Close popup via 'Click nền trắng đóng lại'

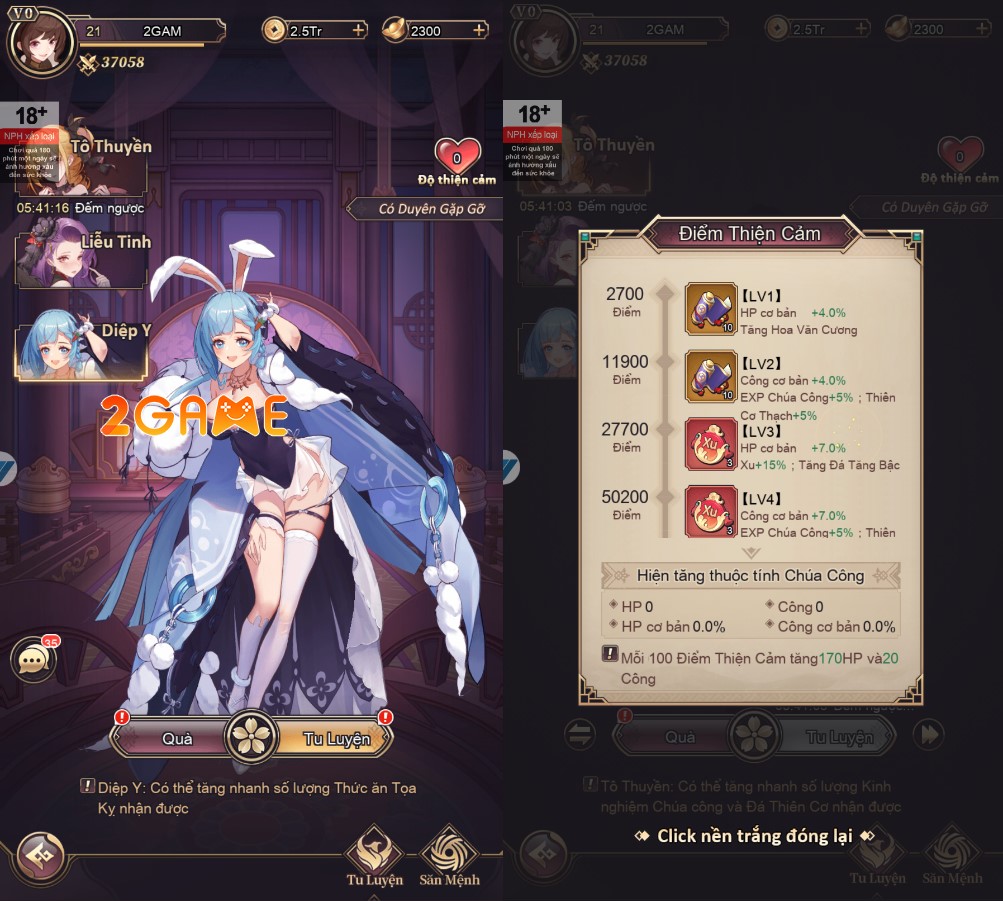754,836
